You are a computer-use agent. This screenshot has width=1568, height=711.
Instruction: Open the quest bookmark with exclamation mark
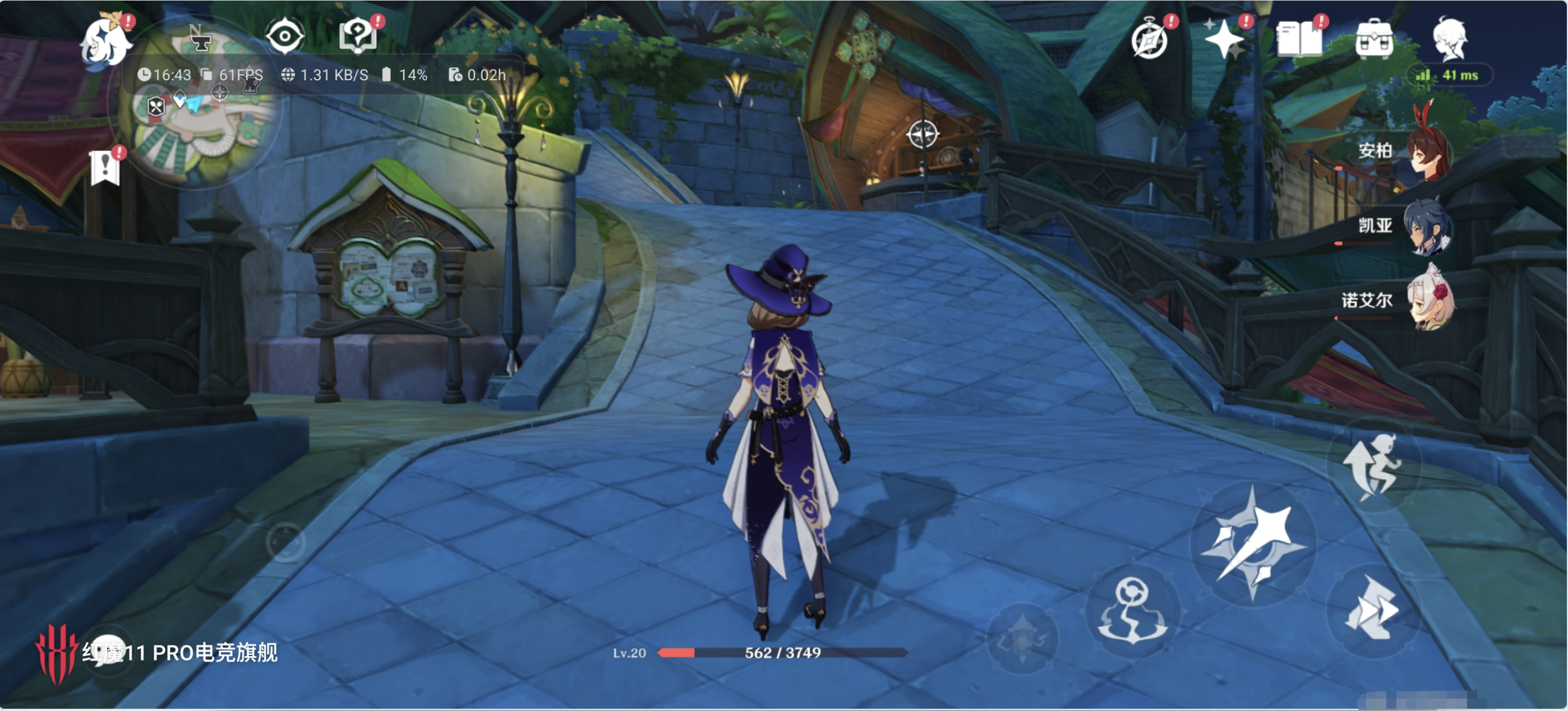(105, 167)
